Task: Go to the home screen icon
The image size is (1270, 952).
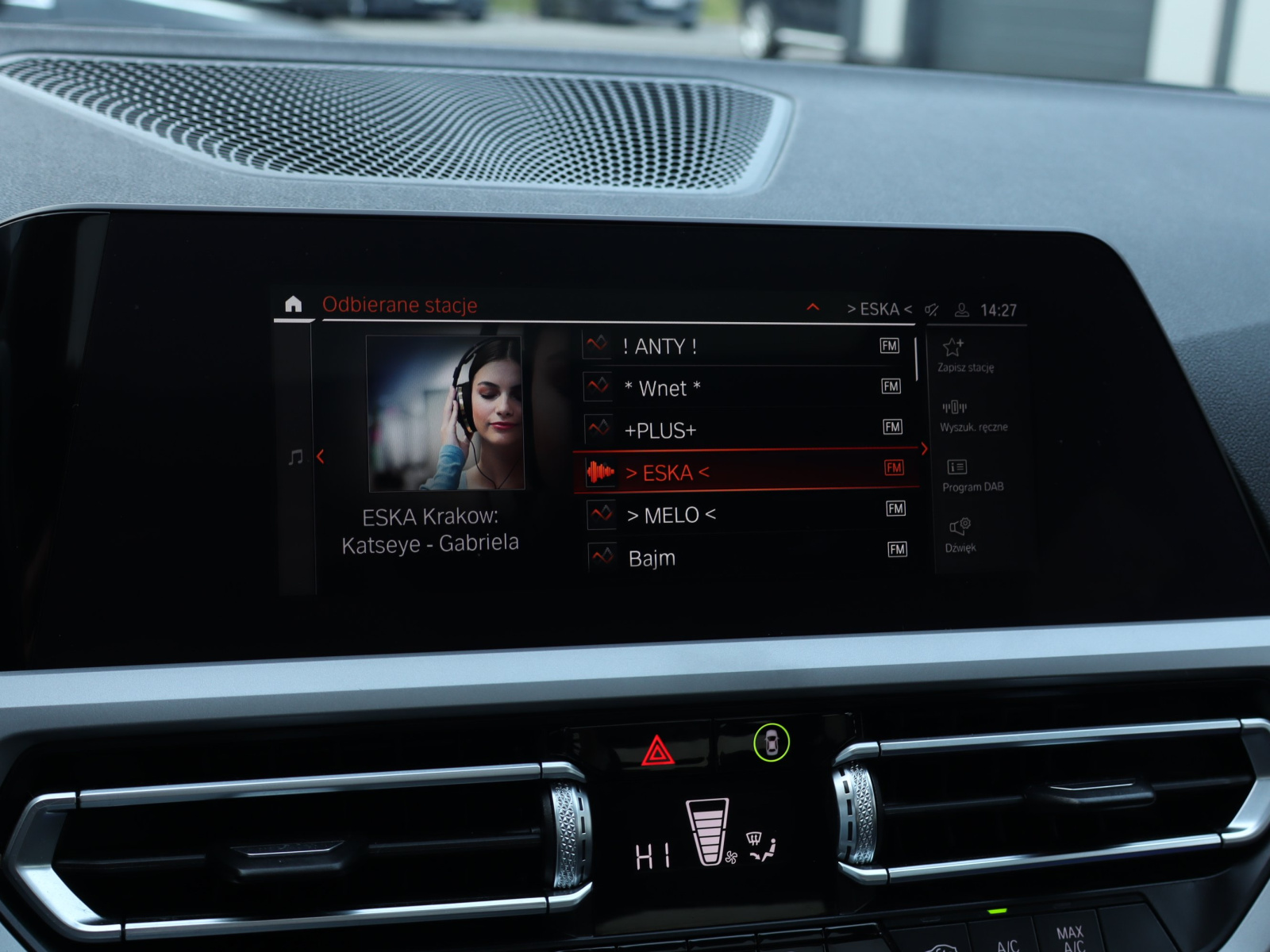Action: tap(293, 305)
